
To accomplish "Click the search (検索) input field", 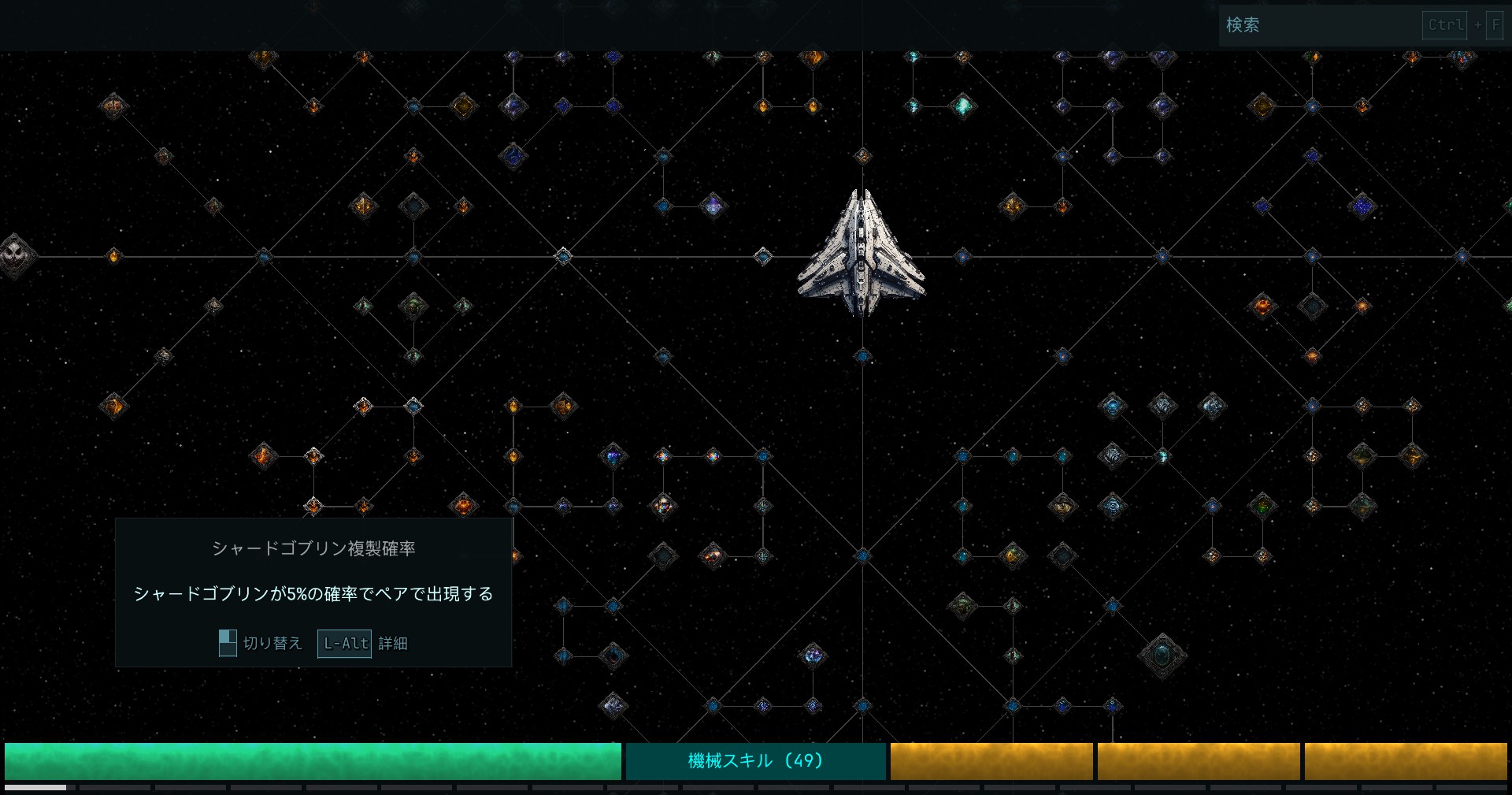I will 1319,25.
